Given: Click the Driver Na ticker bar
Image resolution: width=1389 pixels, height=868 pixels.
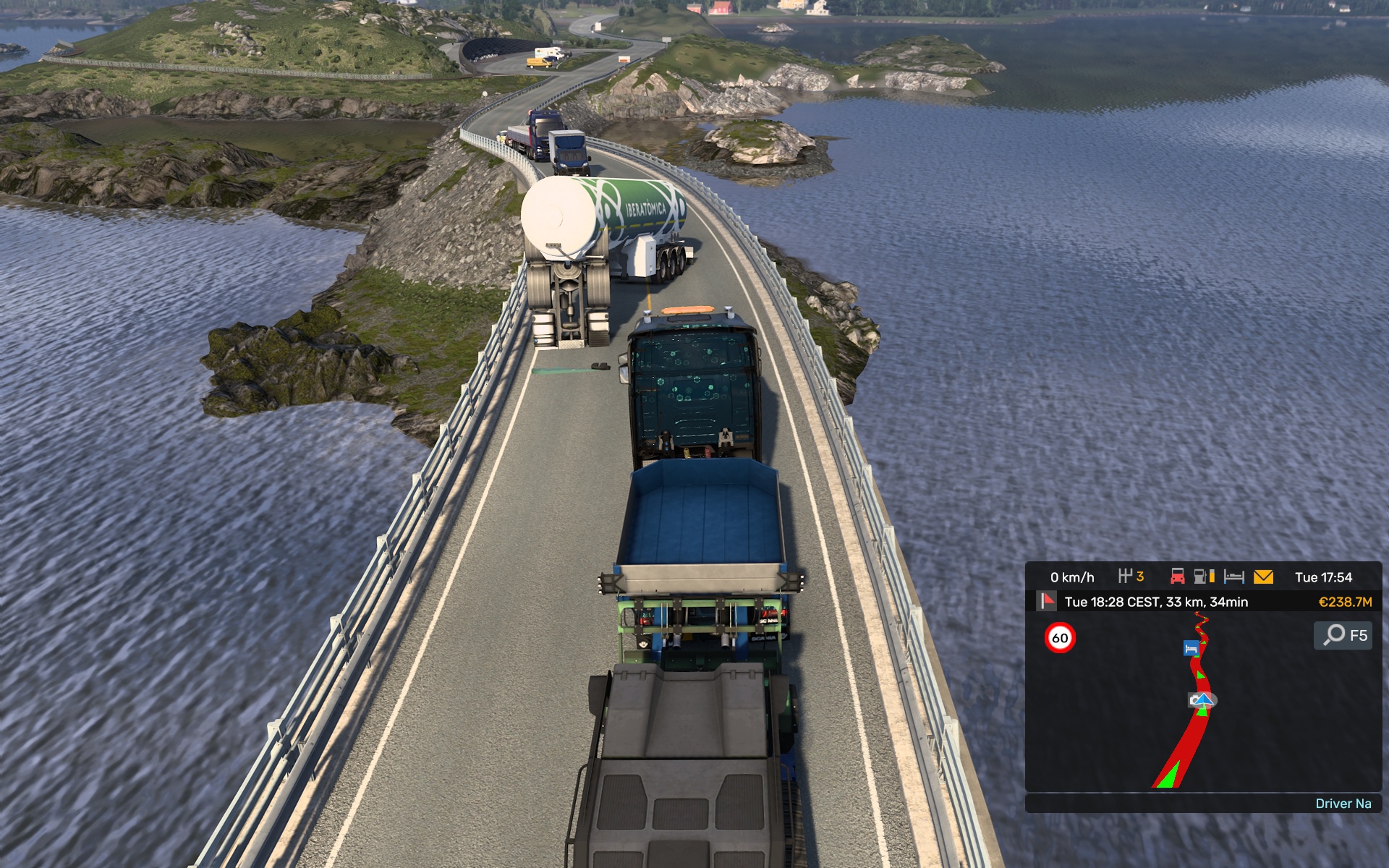Looking at the screenshot, I should click(x=1202, y=804).
